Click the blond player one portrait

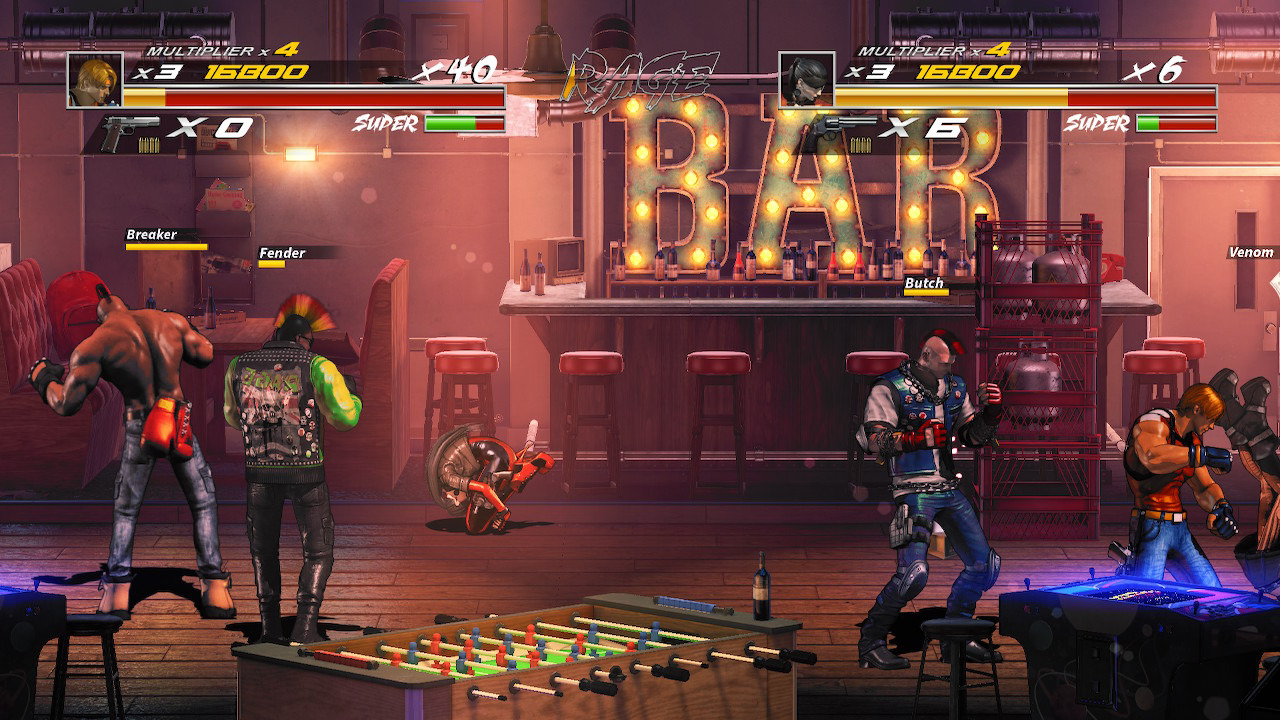[95, 80]
